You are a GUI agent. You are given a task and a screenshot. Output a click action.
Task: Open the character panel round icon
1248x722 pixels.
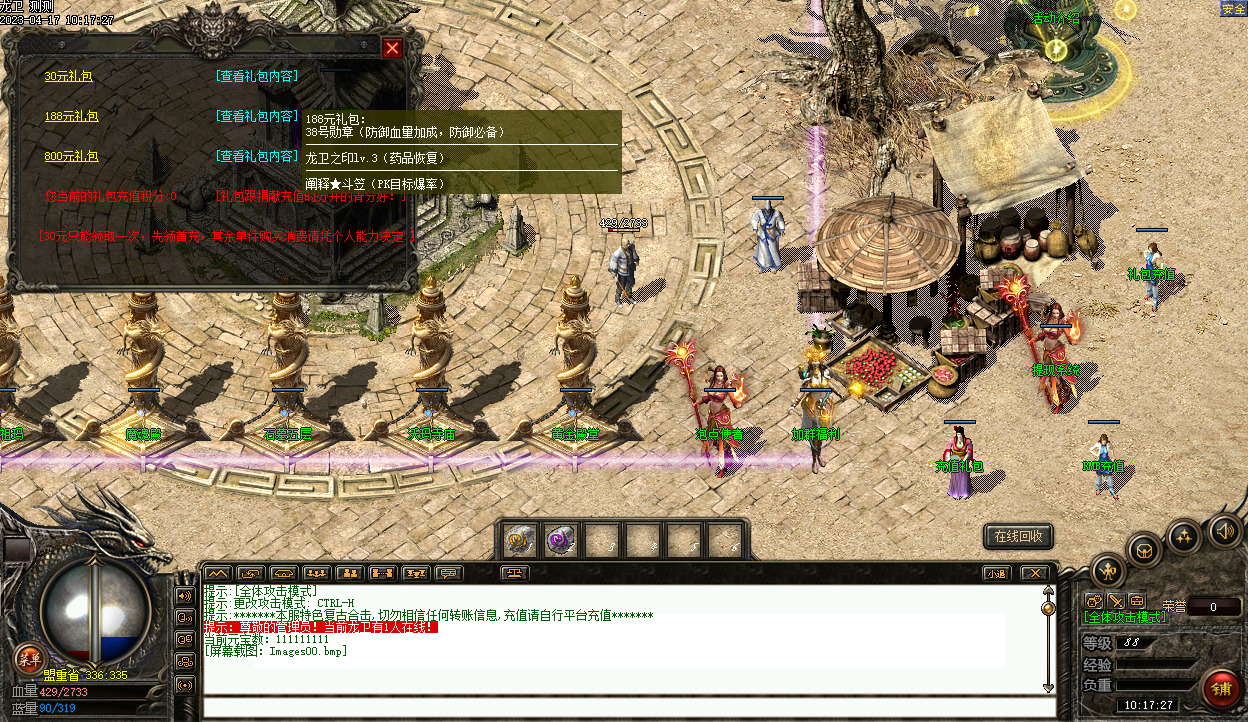[x=1107, y=571]
